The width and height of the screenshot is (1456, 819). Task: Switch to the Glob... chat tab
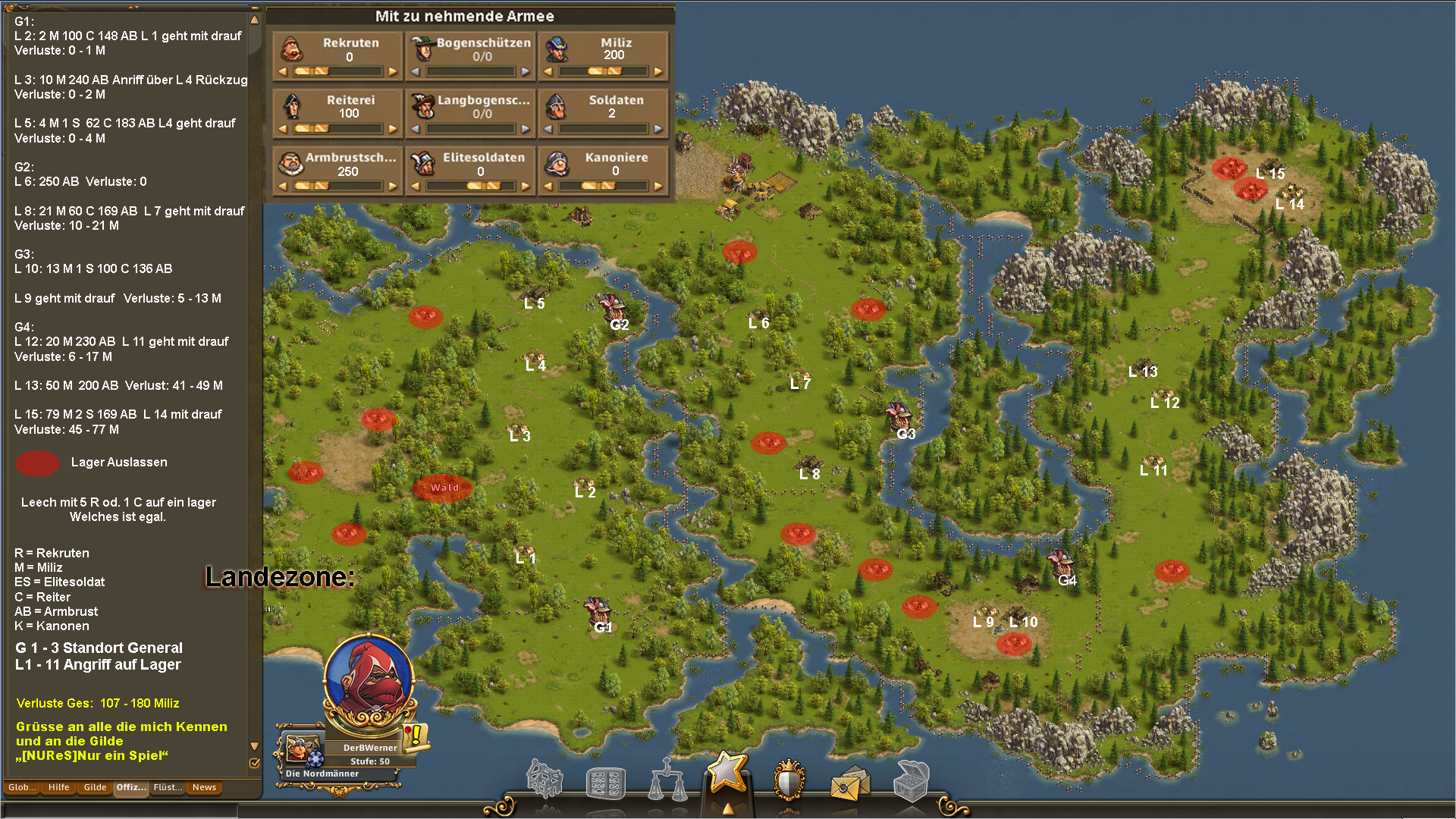click(22, 787)
